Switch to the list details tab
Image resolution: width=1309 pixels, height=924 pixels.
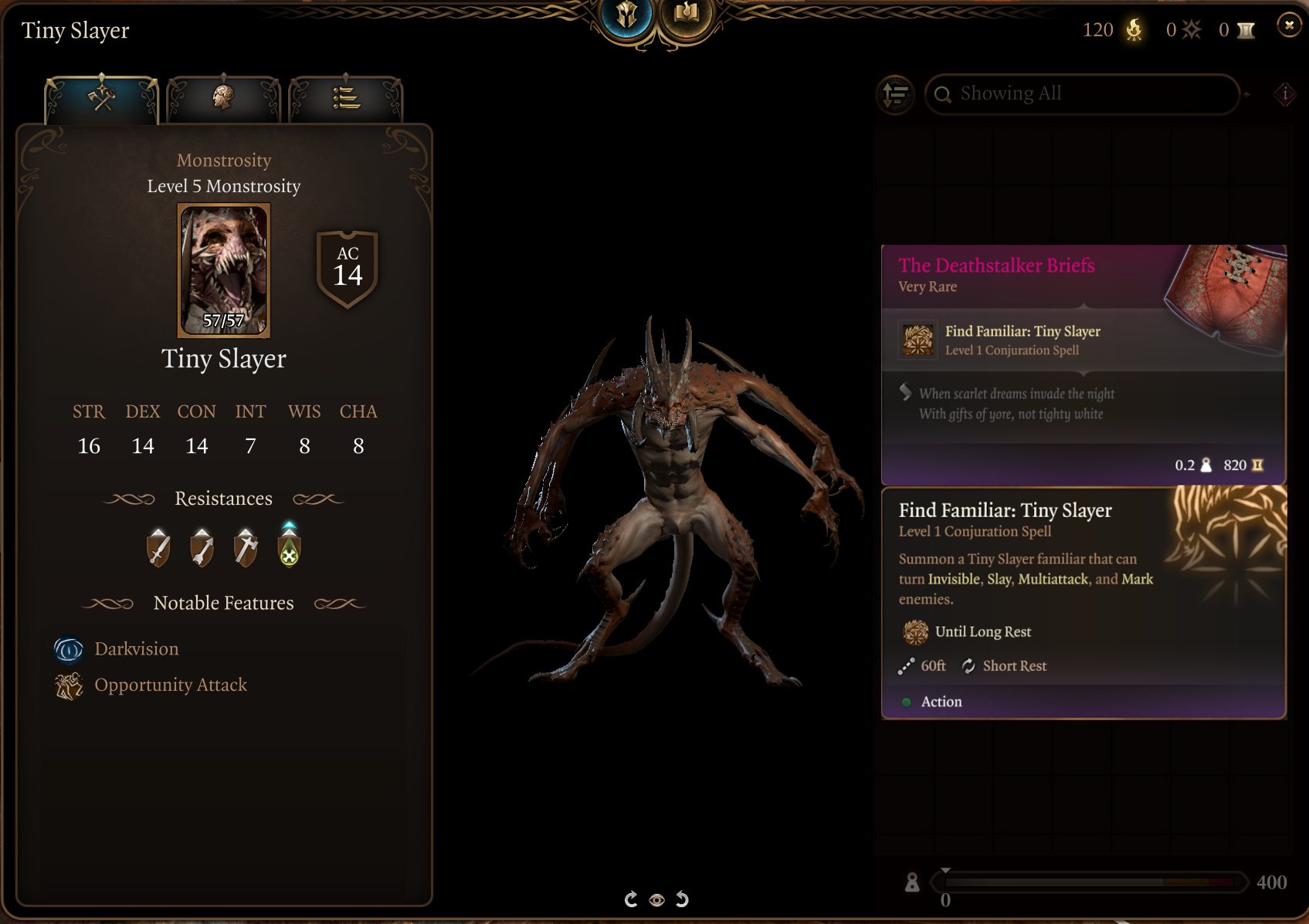point(345,99)
